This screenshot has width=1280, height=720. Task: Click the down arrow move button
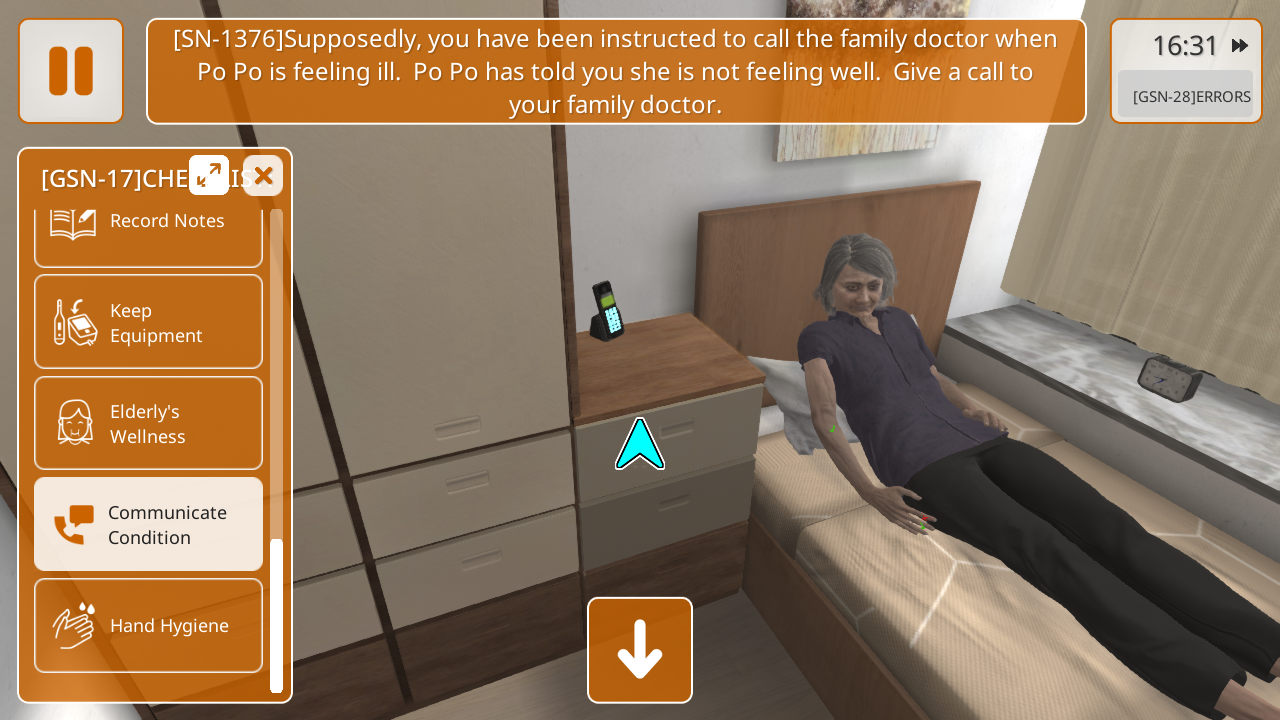point(640,650)
